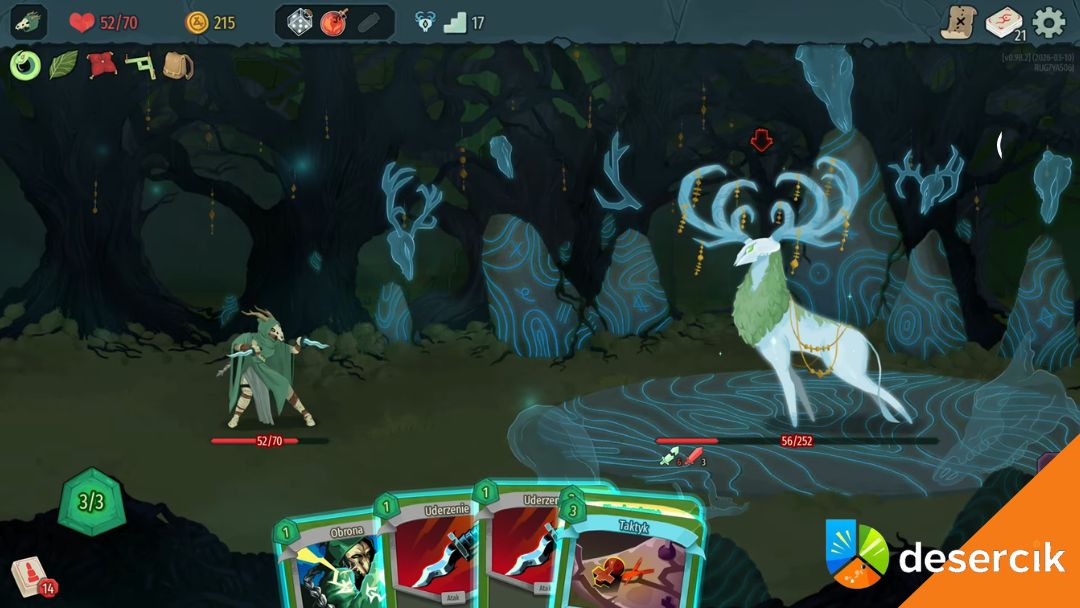This screenshot has height=608, width=1080.
Task: Inspect the green snake ring relic
Action: click(x=25, y=66)
